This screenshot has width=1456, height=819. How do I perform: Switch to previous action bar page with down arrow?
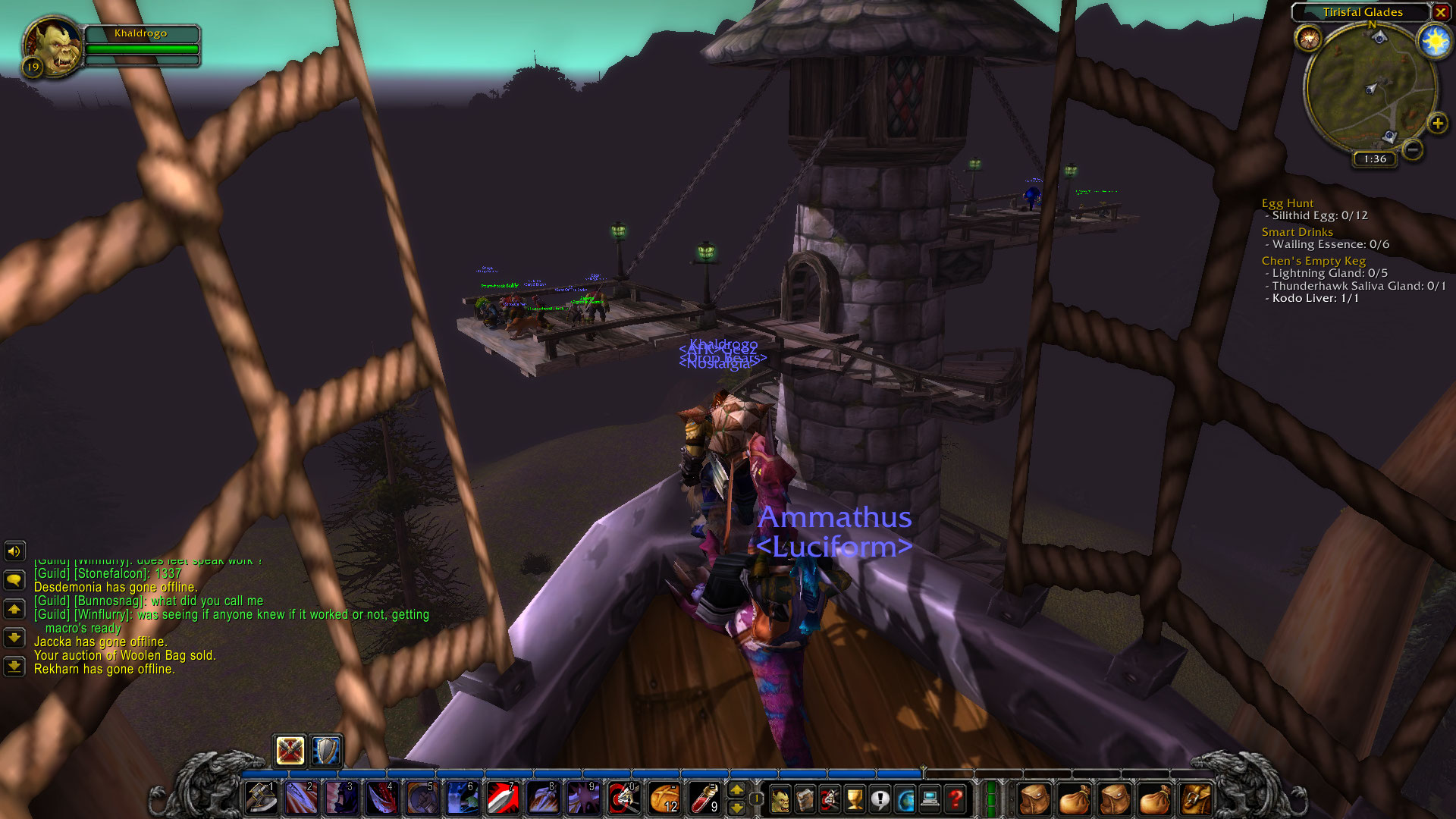(737, 808)
